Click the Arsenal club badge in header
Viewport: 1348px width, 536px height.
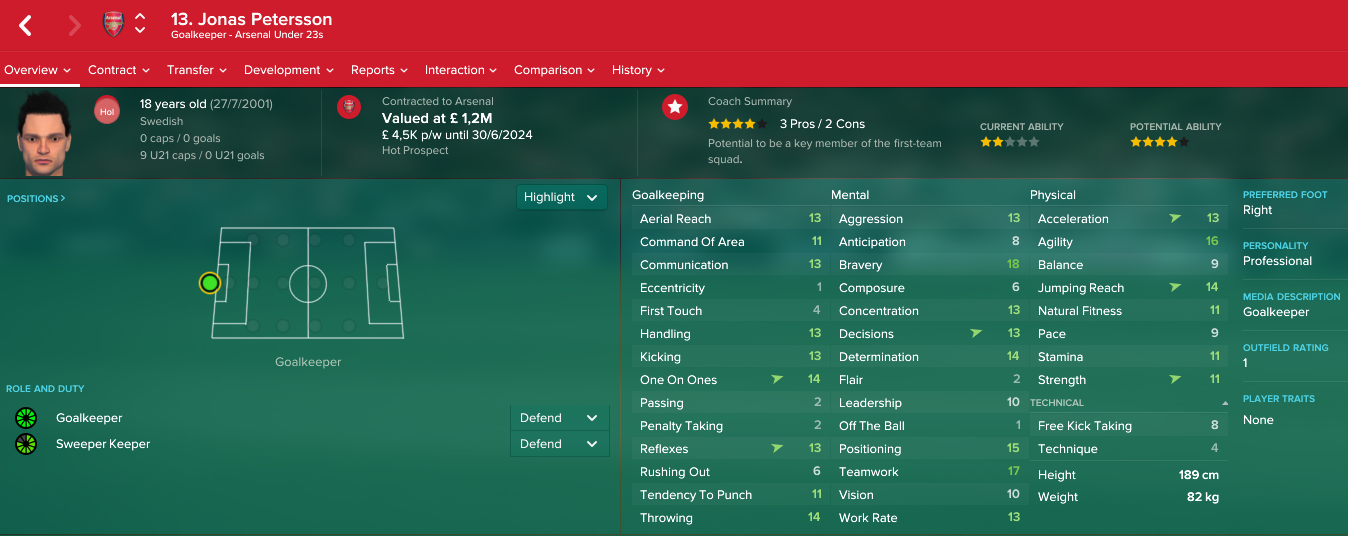[x=113, y=25]
